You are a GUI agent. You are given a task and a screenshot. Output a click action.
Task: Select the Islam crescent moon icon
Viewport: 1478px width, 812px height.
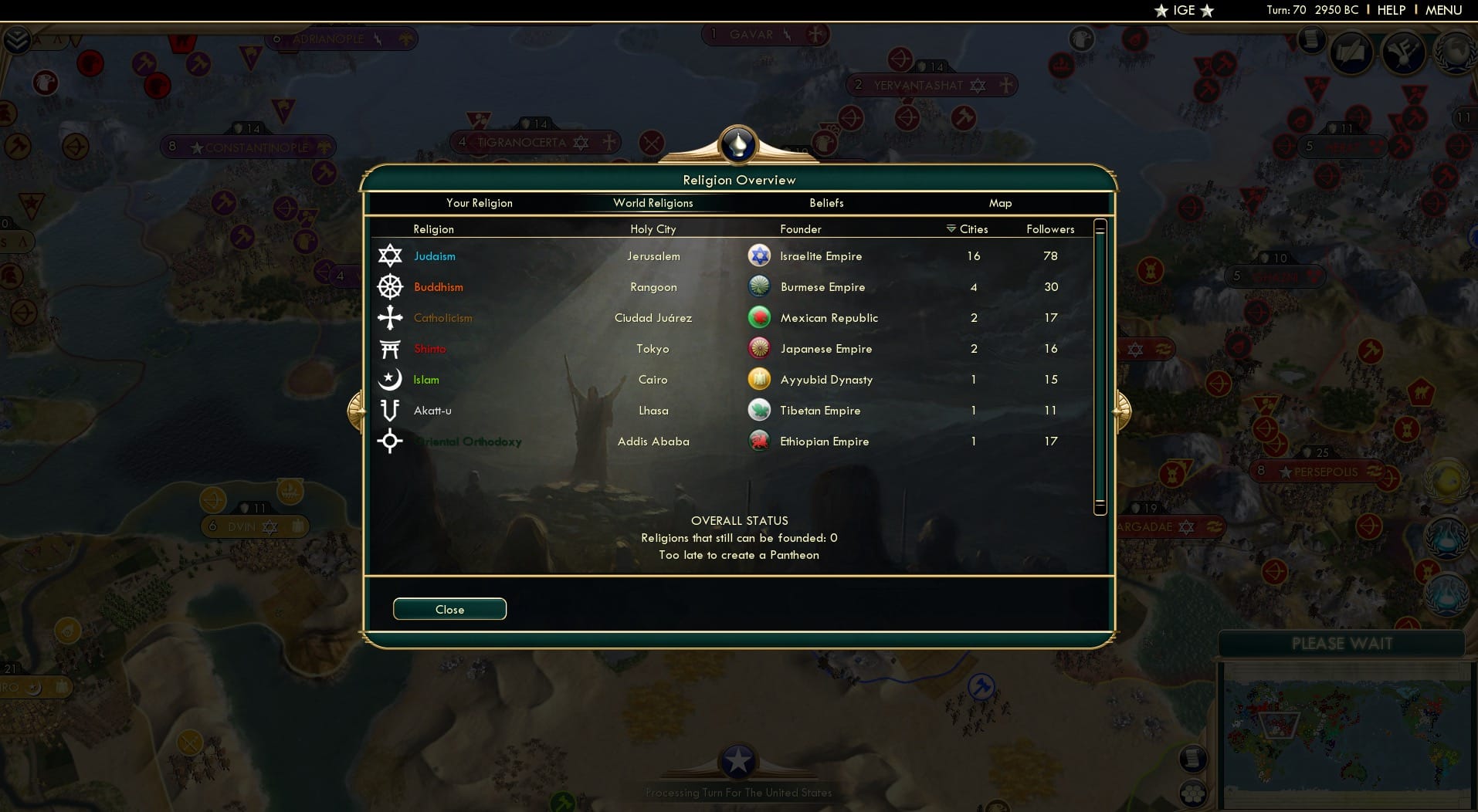[x=391, y=379]
